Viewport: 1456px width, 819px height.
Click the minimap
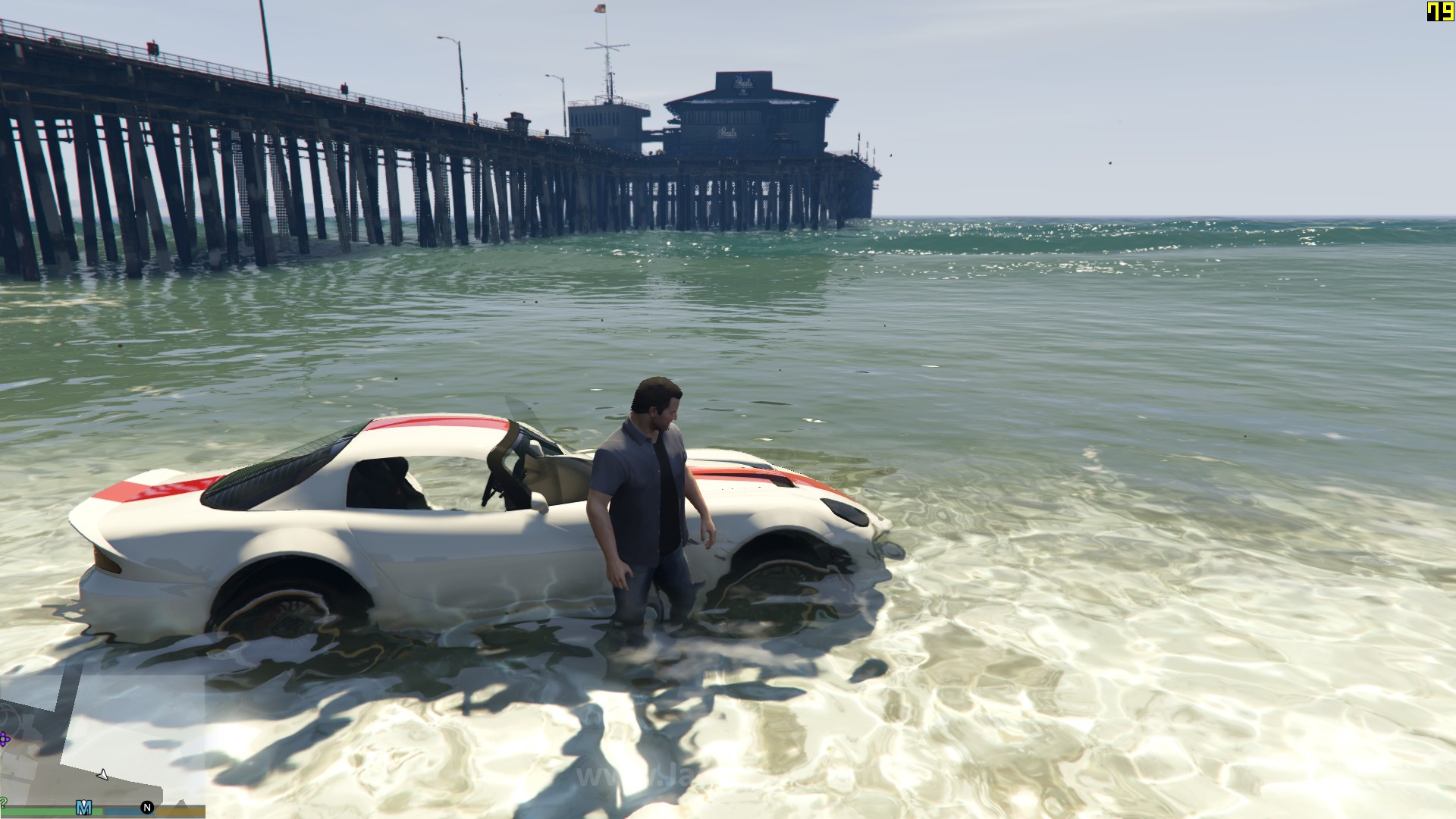pos(102,739)
